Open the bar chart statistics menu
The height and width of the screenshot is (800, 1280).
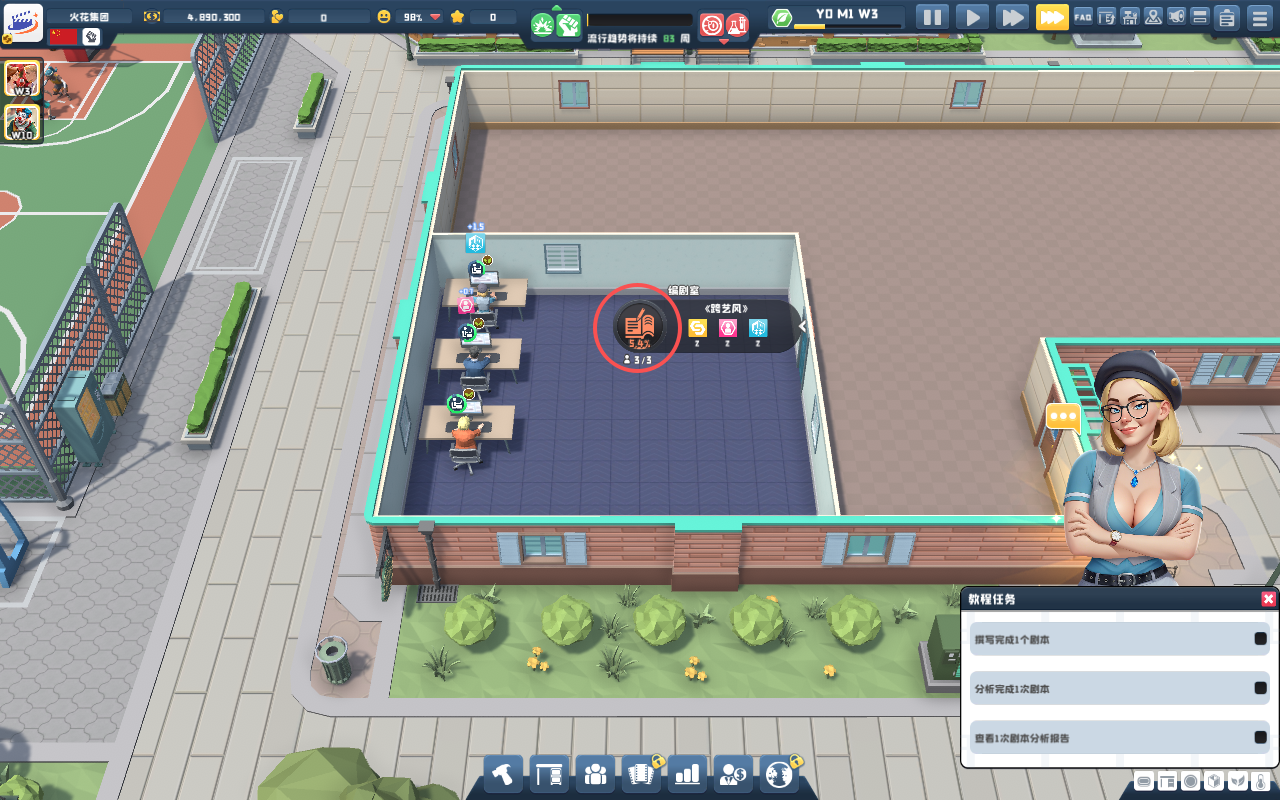coord(687,773)
